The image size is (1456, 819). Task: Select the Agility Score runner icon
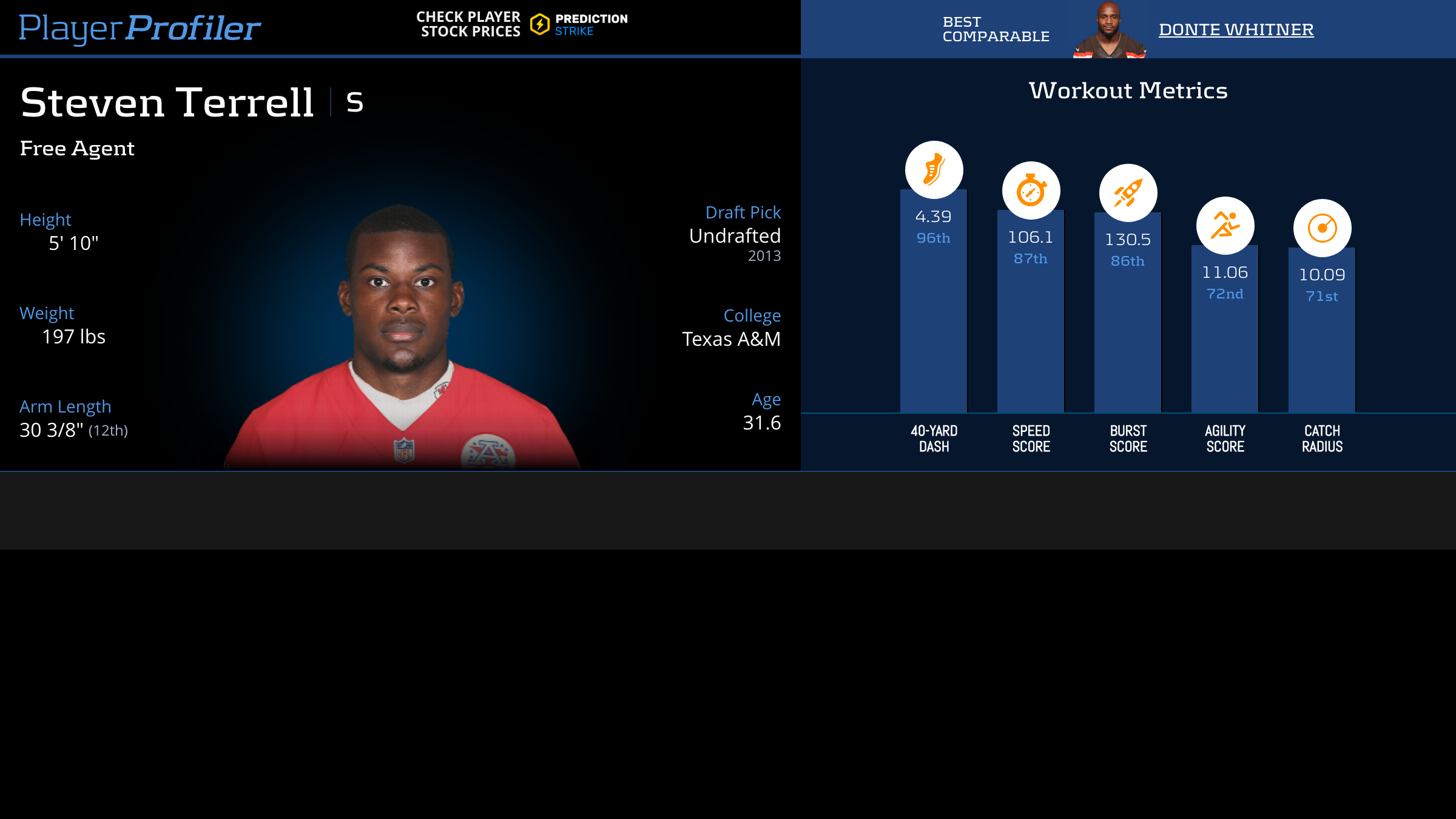[1225, 226]
